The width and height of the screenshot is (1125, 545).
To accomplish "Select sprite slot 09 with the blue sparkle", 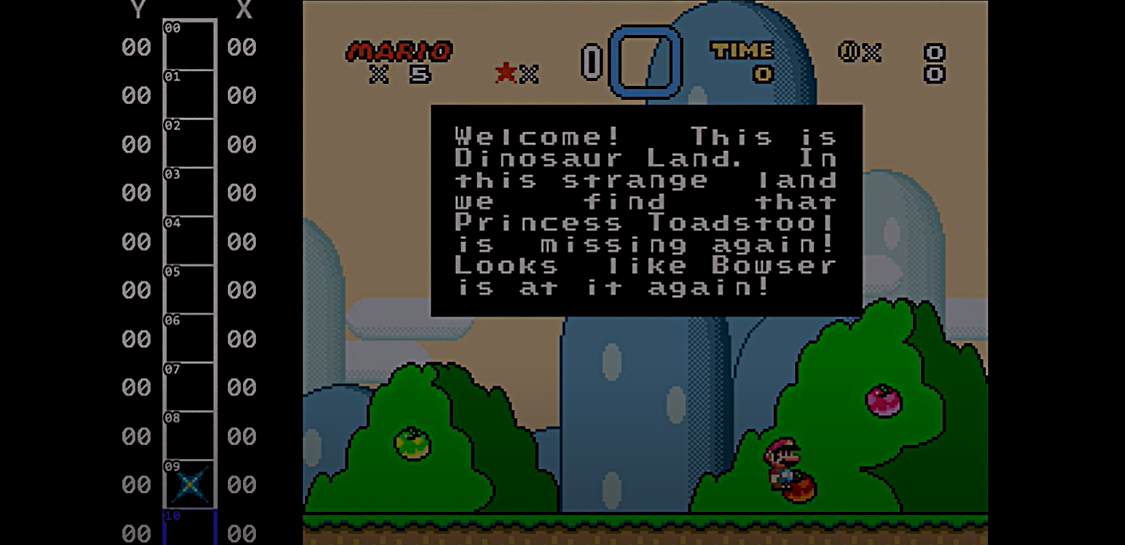I will click(x=189, y=485).
